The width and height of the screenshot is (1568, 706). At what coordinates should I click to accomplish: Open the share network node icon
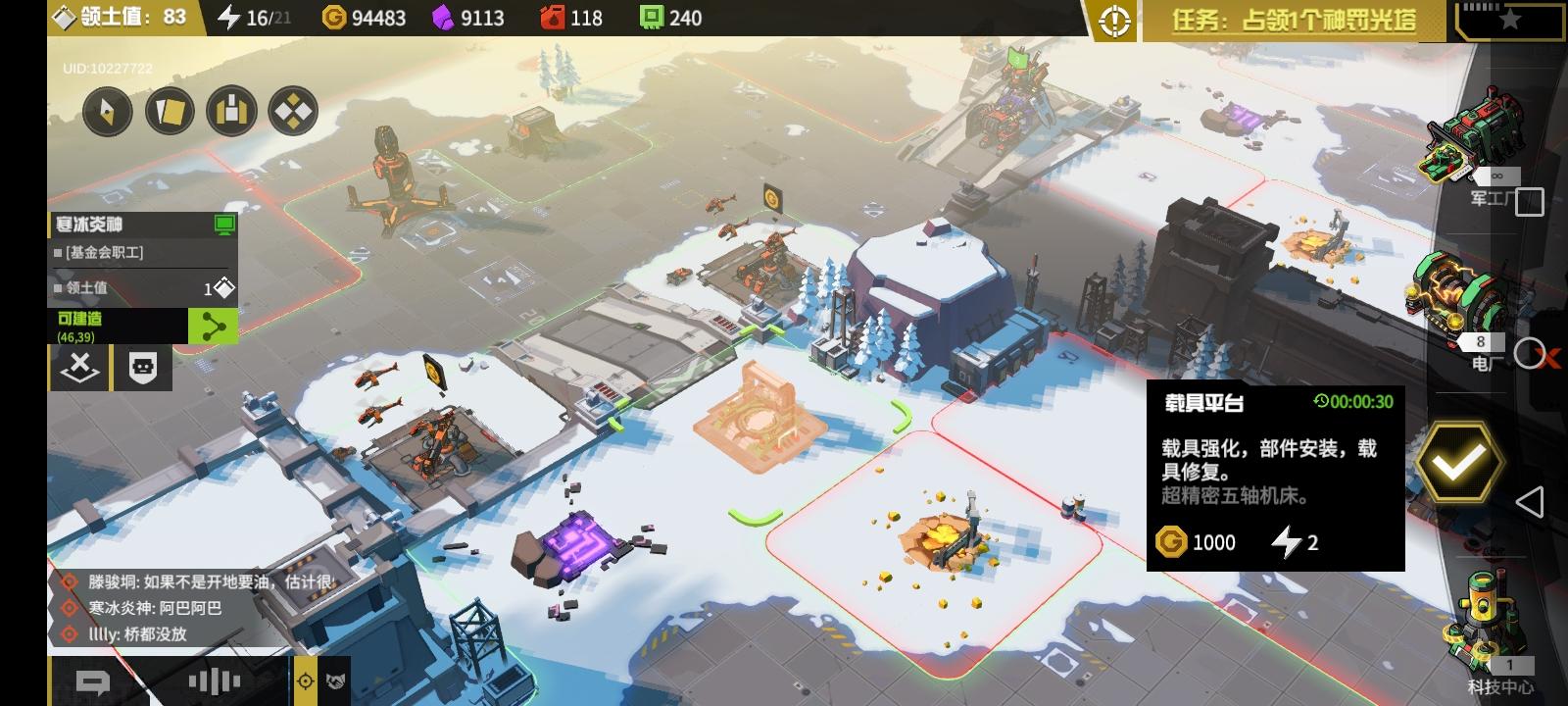coord(212,327)
